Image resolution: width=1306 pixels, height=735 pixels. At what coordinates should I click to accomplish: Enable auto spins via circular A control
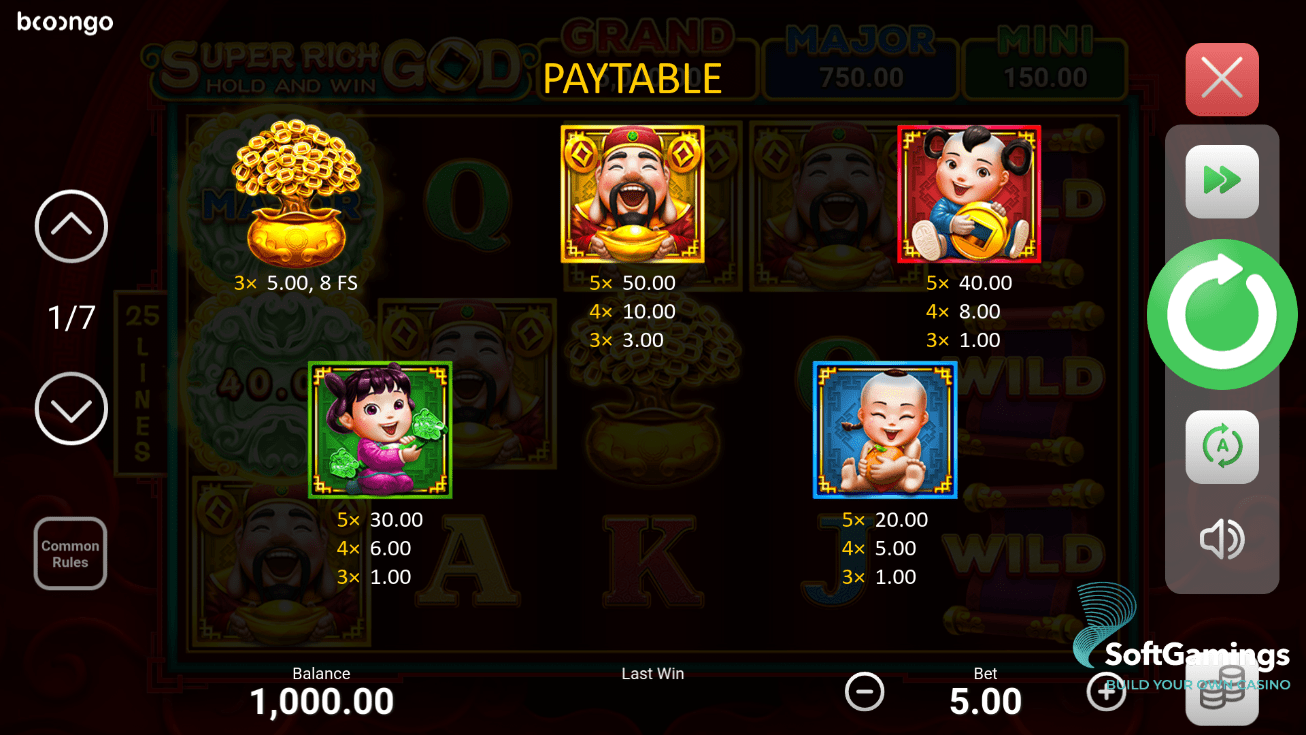coord(1221,446)
